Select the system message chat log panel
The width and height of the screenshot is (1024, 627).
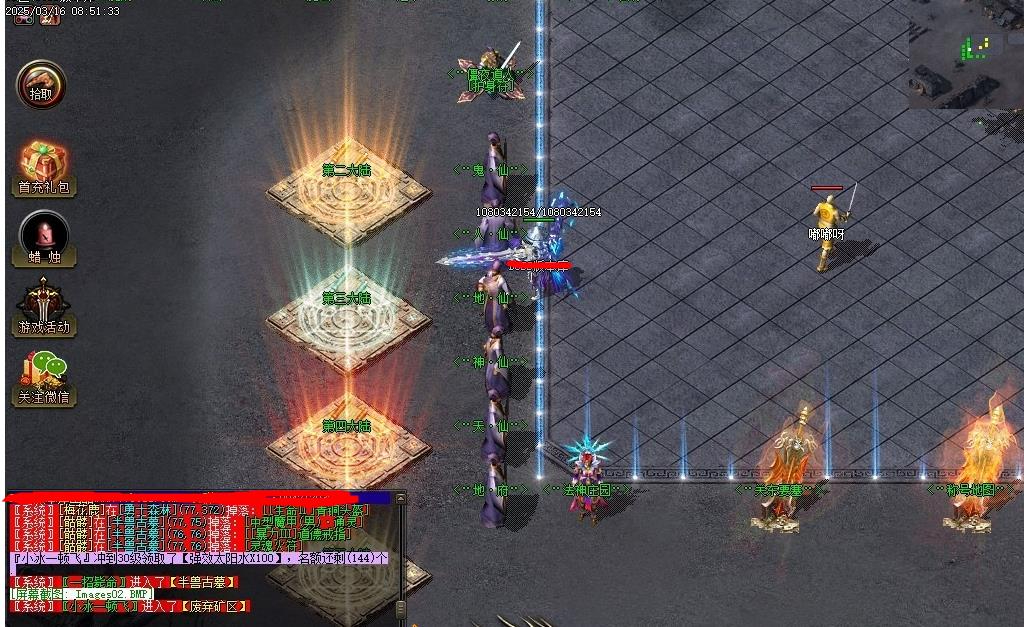[x=200, y=558]
